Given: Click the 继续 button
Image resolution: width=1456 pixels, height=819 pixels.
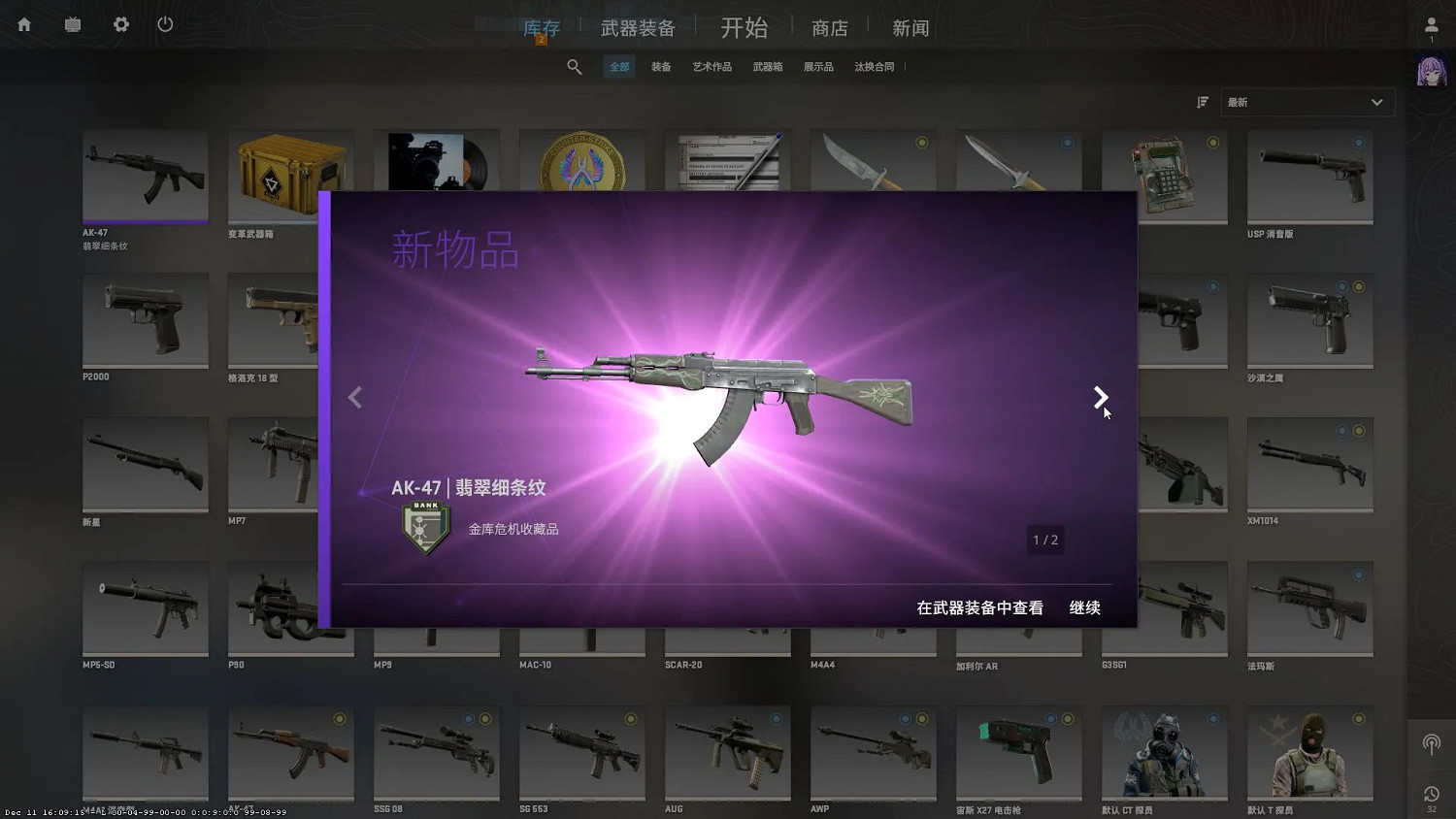Looking at the screenshot, I should pos(1084,607).
